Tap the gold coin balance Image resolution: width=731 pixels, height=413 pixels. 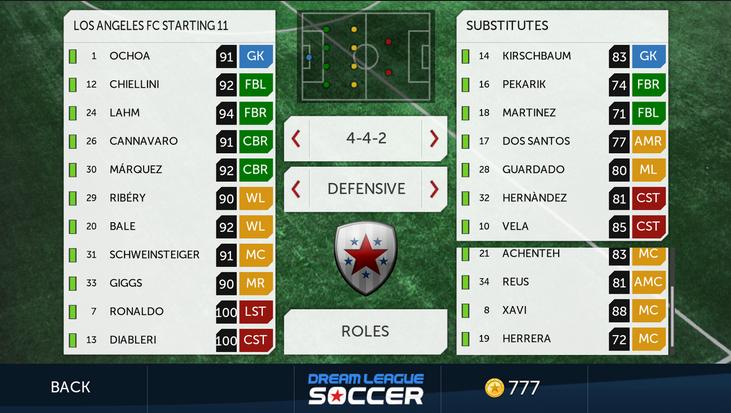[x=514, y=387]
